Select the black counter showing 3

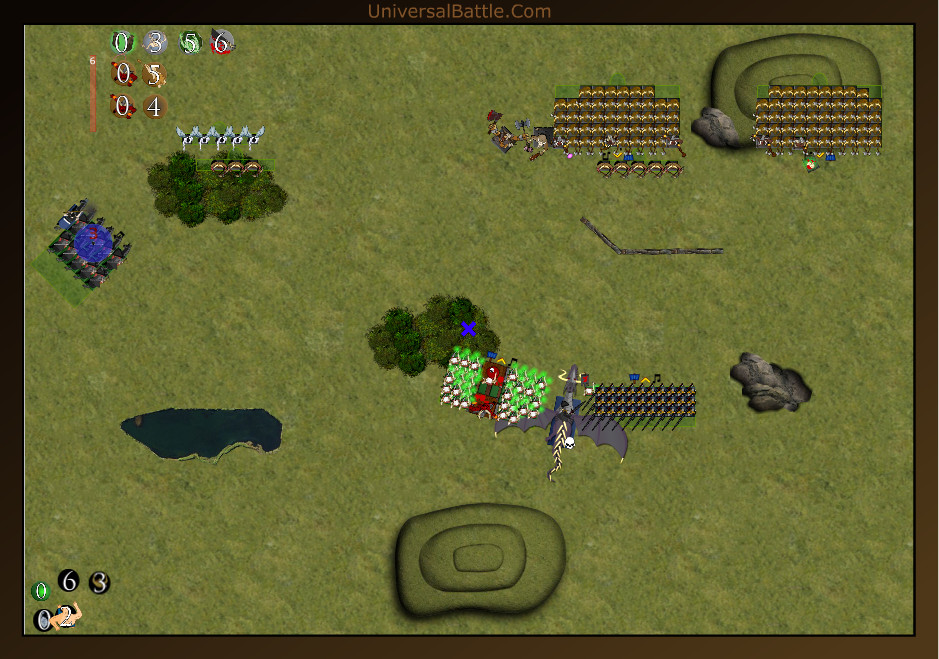pos(99,582)
